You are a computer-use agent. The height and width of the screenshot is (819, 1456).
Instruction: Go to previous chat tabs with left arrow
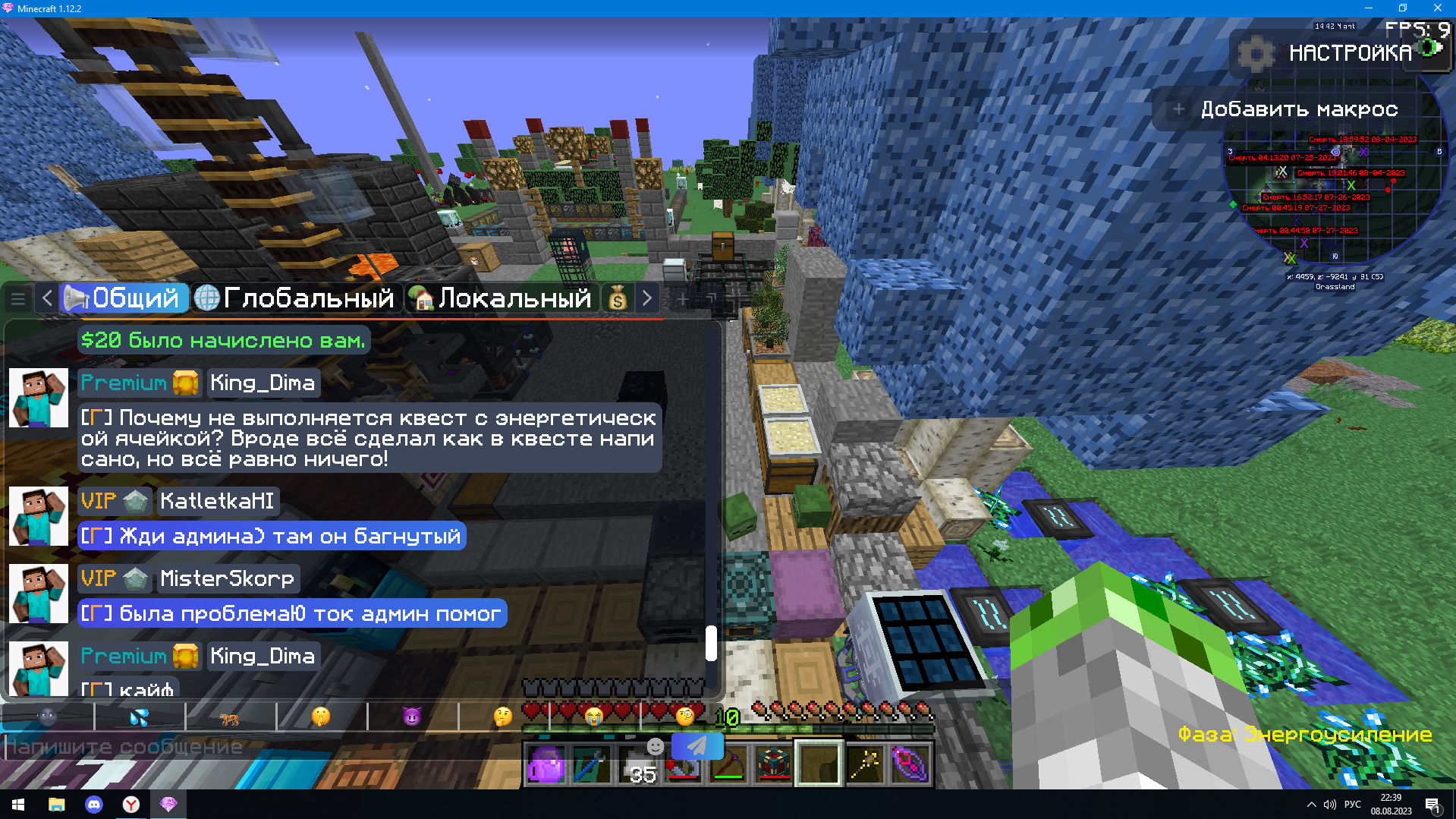tap(47, 298)
